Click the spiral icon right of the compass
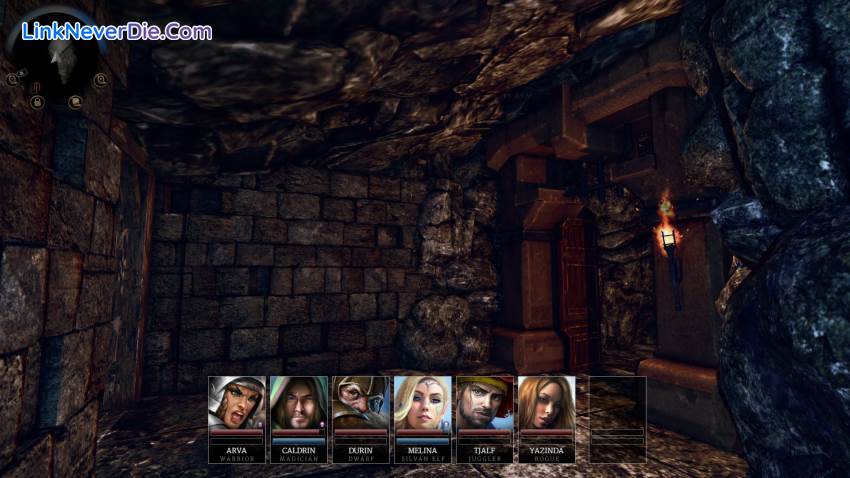The width and height of the screenshot is (850, 478). coord(100,79)
